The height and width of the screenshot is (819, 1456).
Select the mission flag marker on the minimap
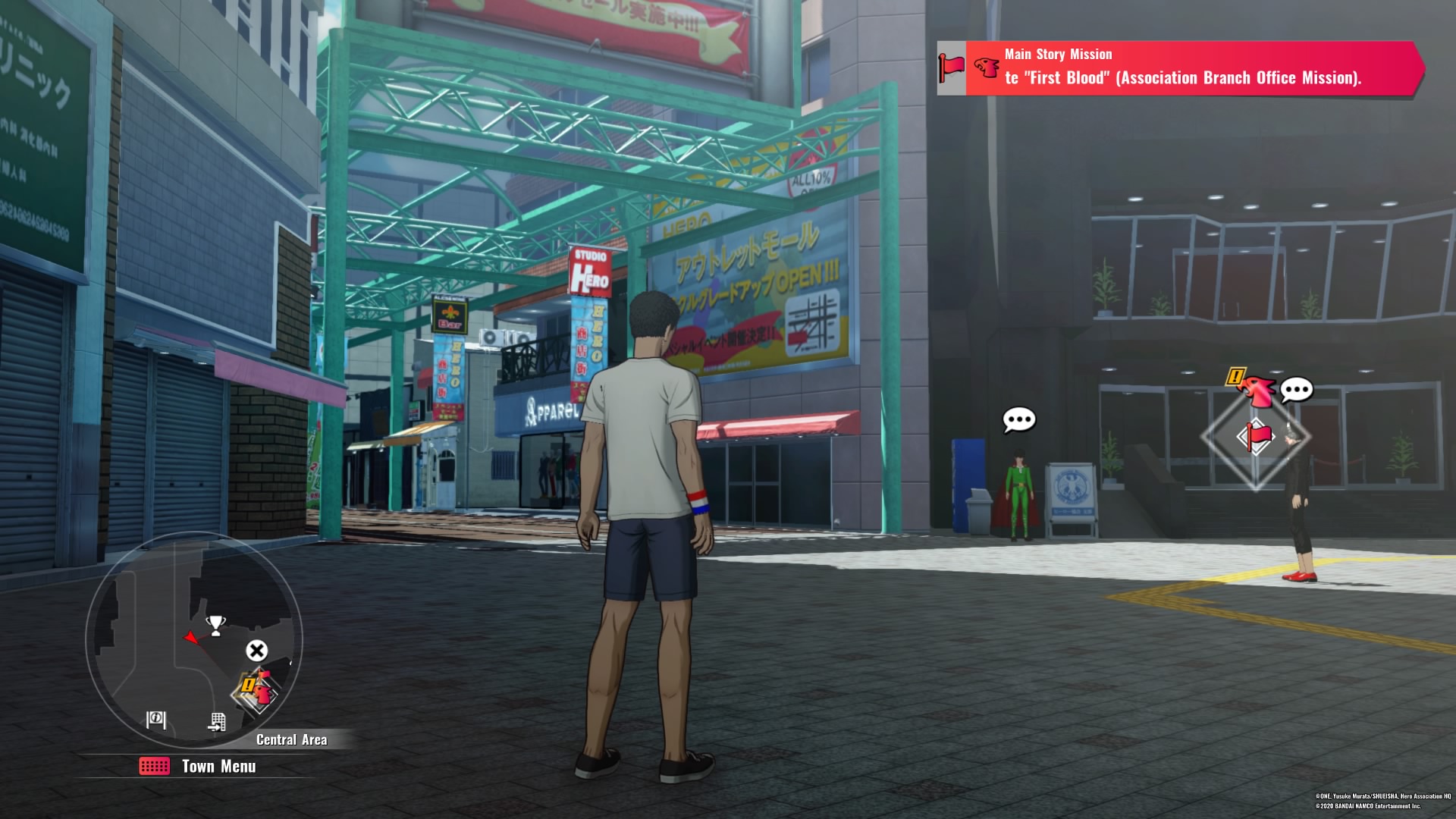point(258,690)
